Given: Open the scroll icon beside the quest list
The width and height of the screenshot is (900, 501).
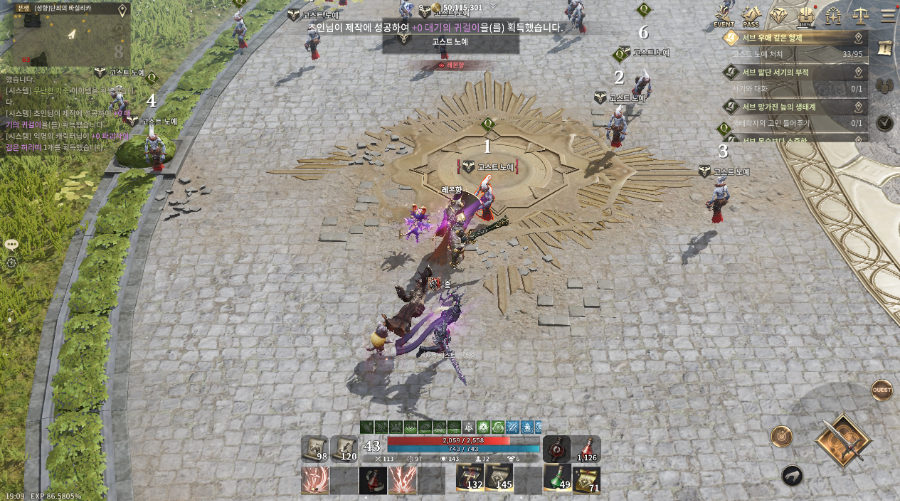Looking at the screenshot, I should [x=884, y=46].
